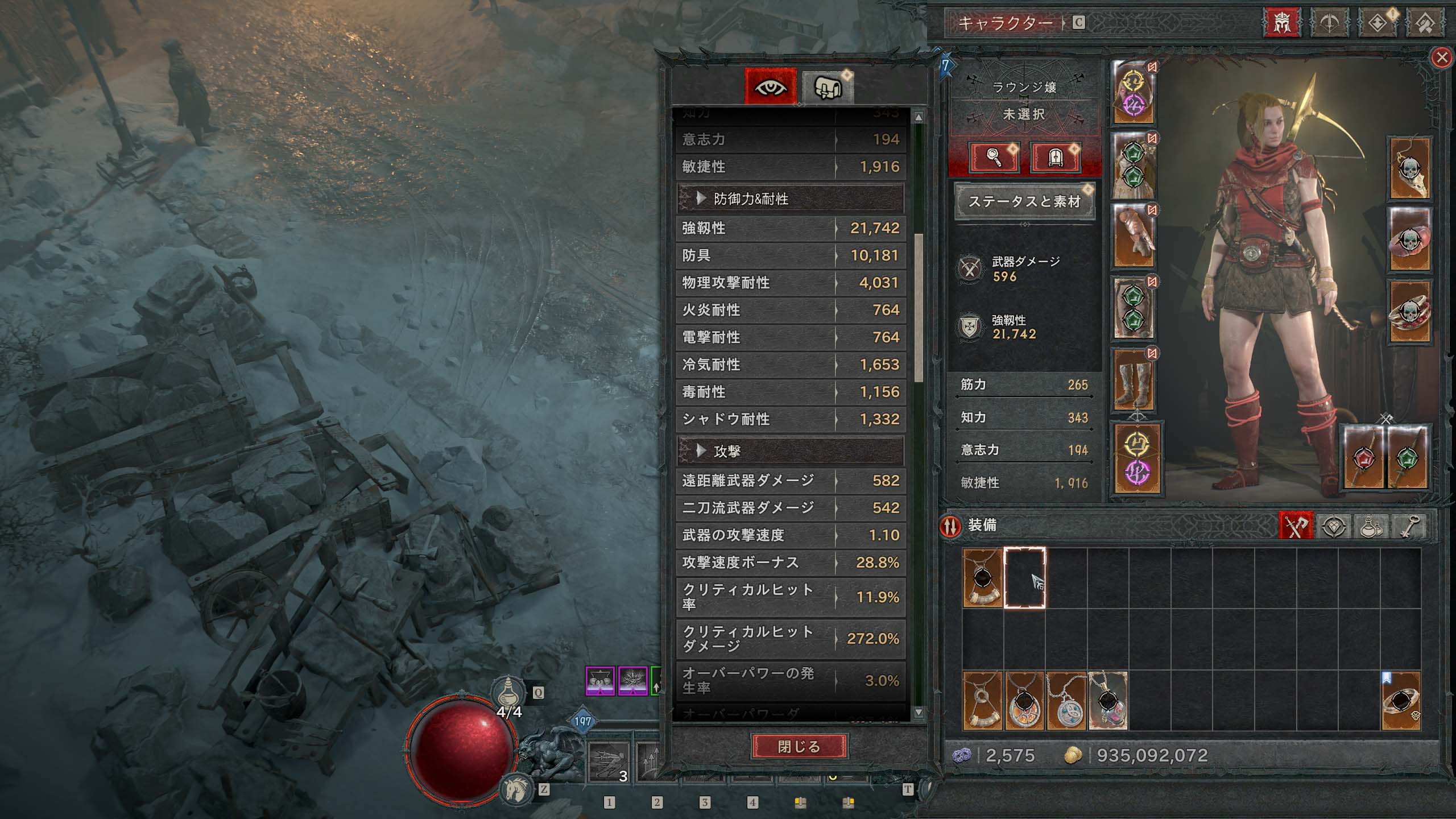Collapse the 攻撃 section header
Screen dimensions: 1456x819
pos(790,451)
